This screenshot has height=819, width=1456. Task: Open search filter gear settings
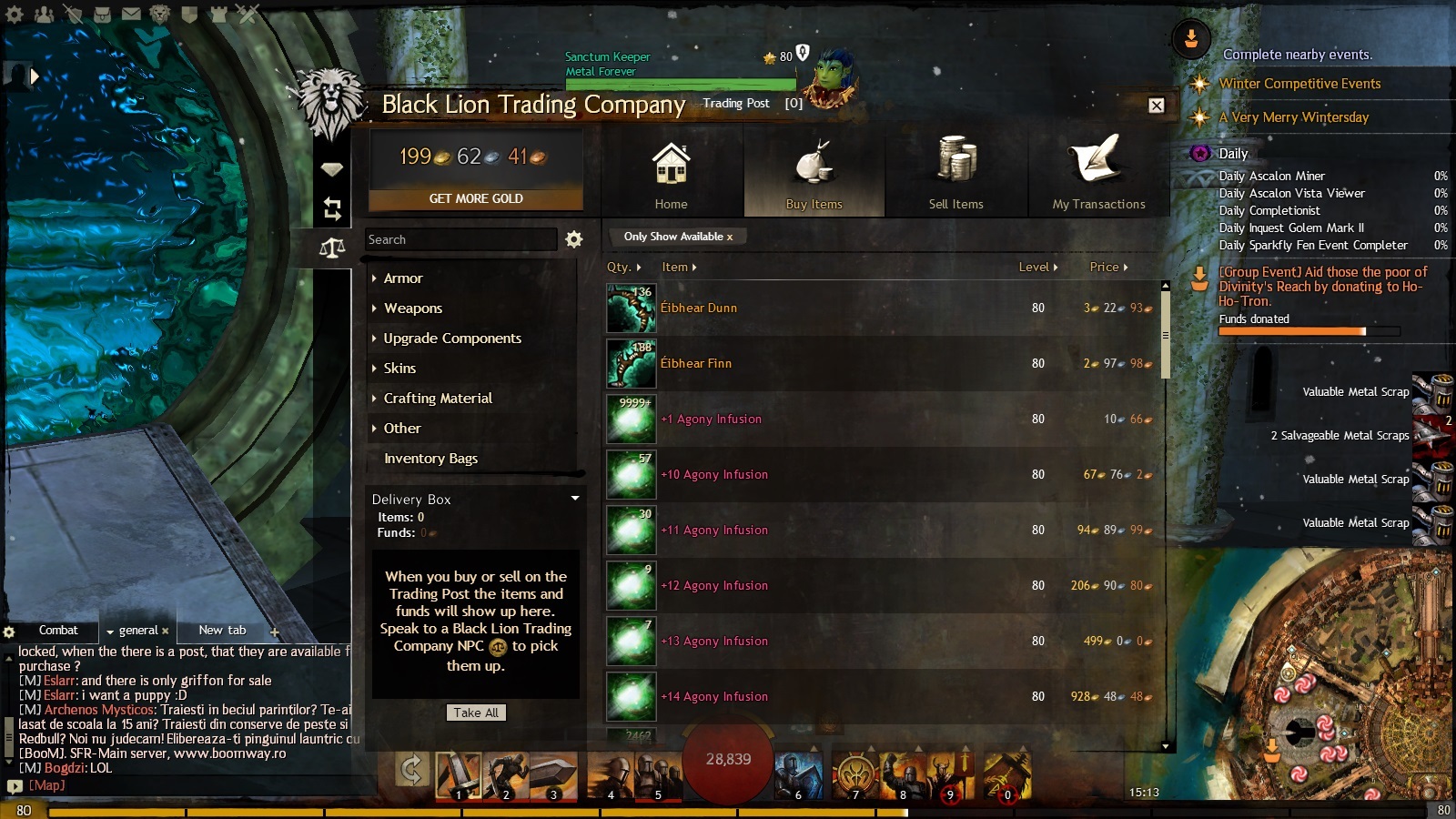pos(573,239)
